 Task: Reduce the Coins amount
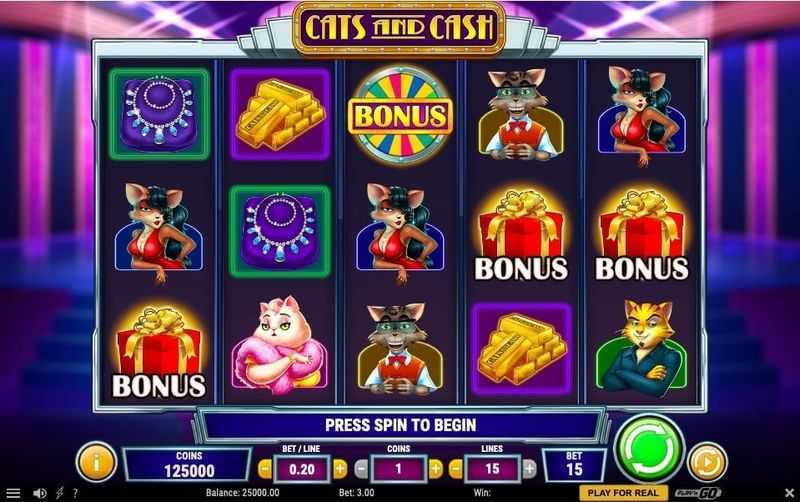[360, 466]
